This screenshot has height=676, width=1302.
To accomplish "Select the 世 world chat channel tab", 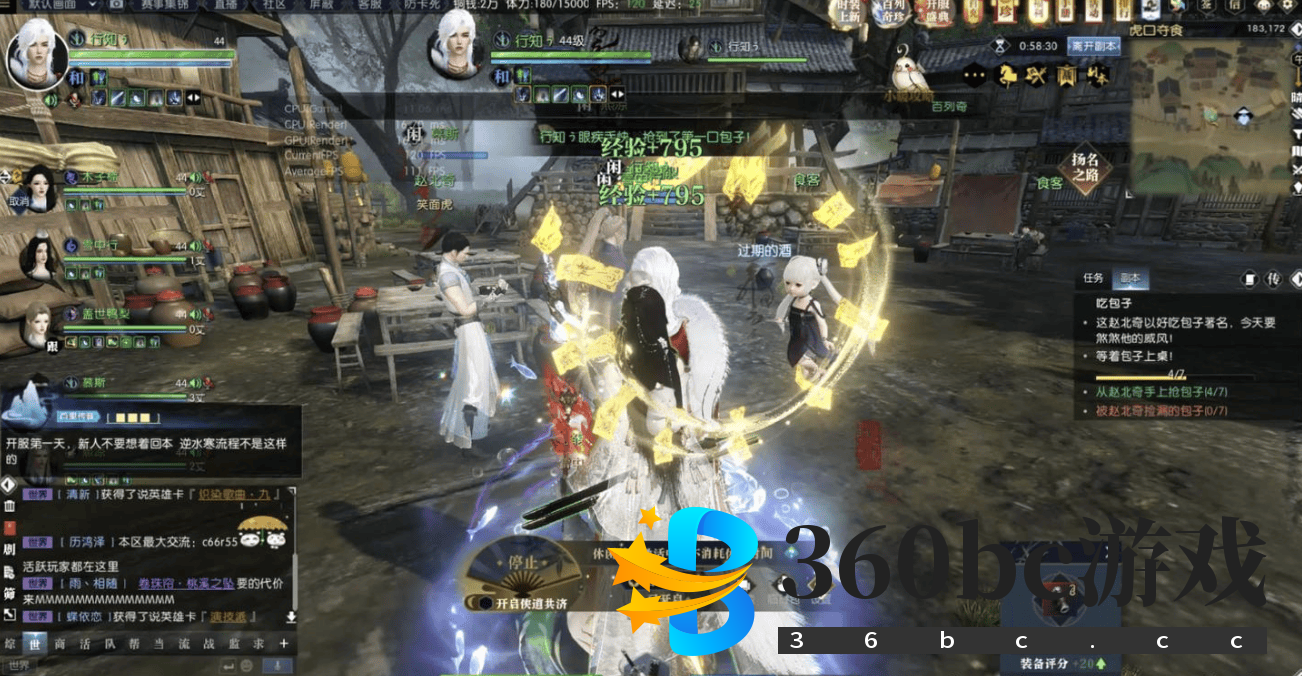I will [x=35, y=644].
